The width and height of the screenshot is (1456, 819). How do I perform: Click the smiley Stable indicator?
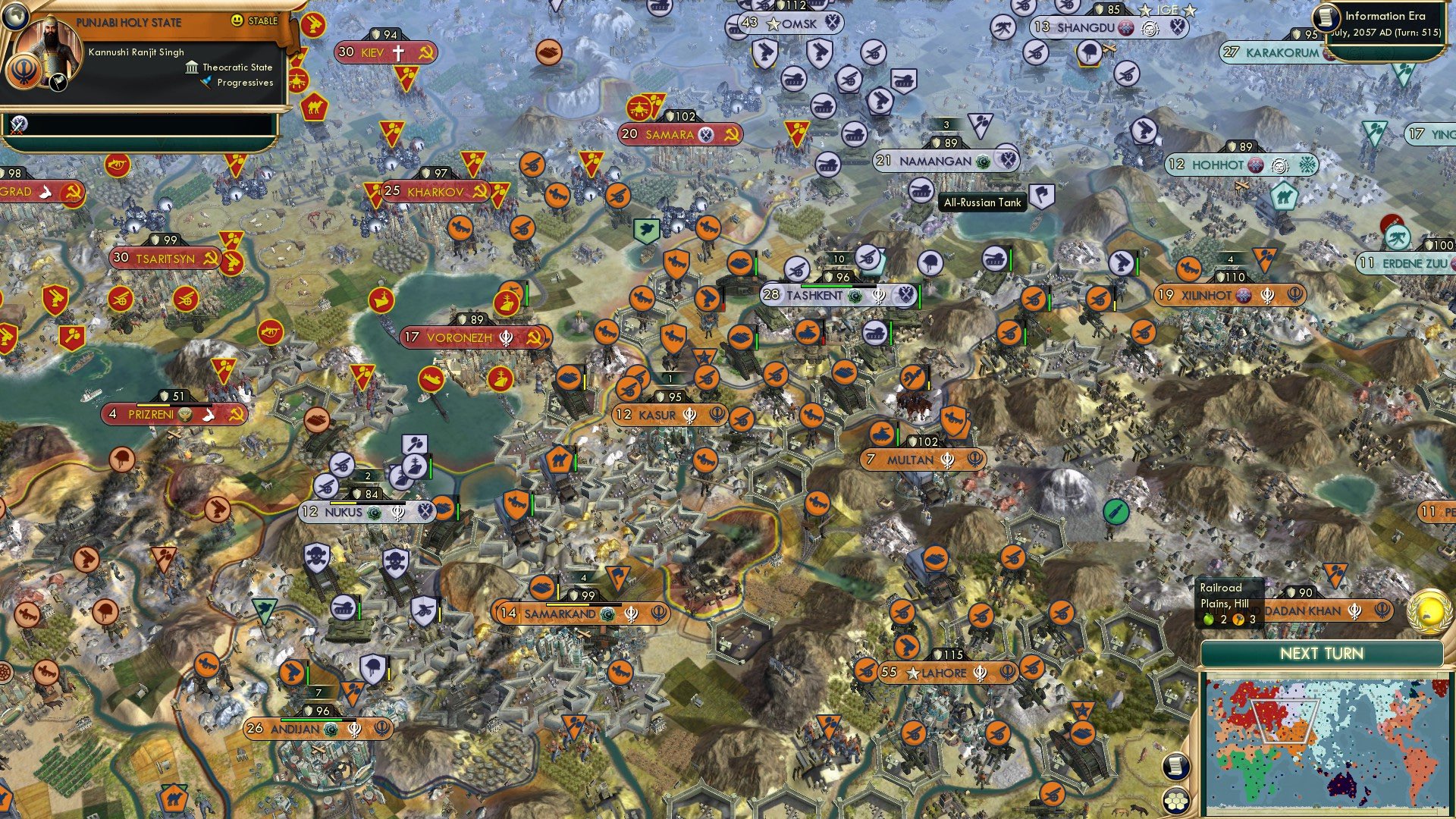(237, 20)
